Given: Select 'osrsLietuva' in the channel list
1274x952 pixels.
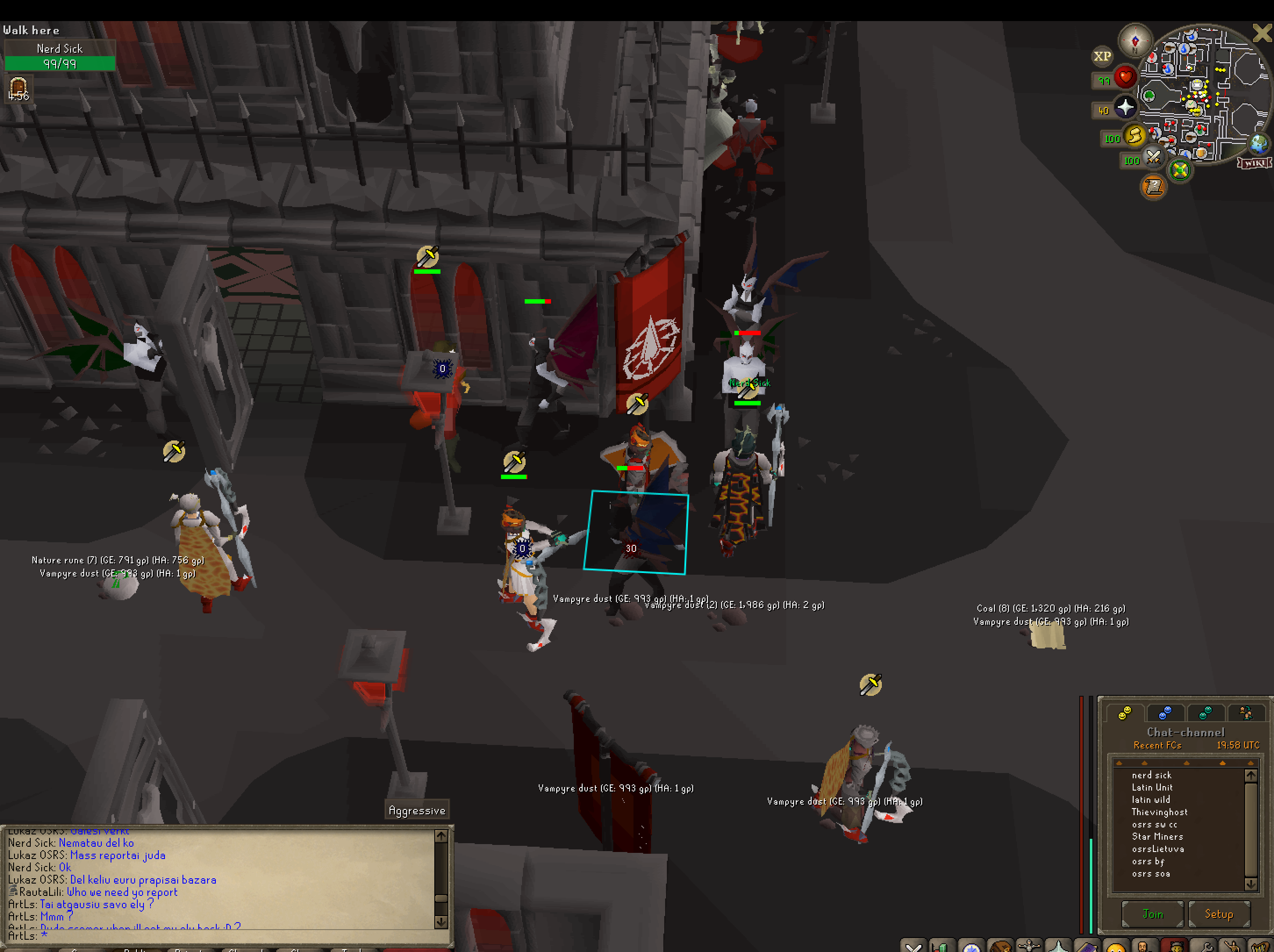Looking at the screenshot, I should tap(1158, 849).
